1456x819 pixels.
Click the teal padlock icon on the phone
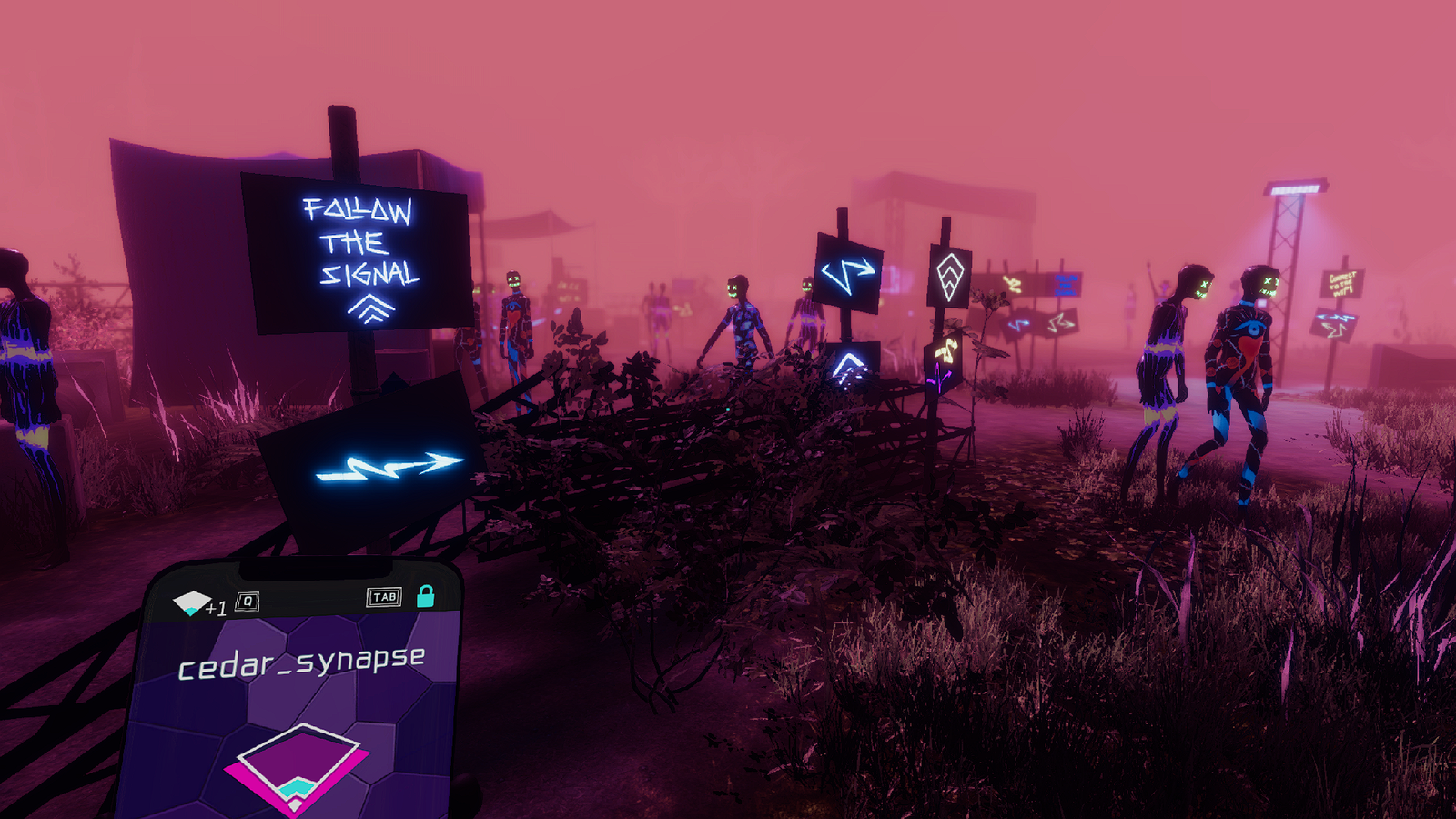[425, 596]
